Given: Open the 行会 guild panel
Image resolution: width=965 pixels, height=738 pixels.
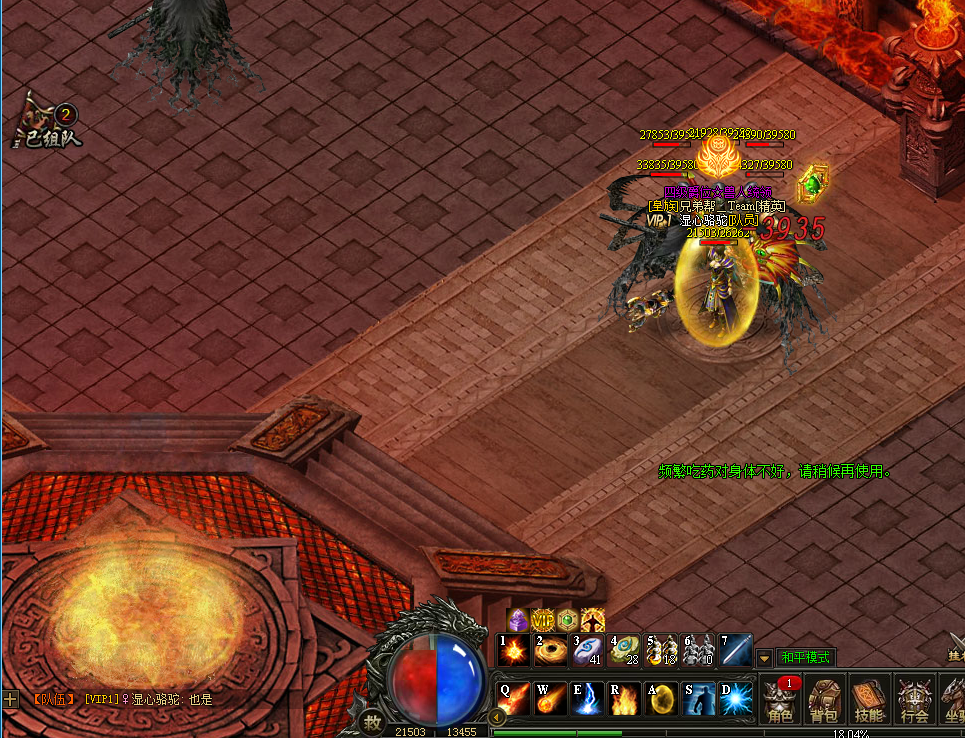Looking at the screenshot, I should [x=913, y=700].
